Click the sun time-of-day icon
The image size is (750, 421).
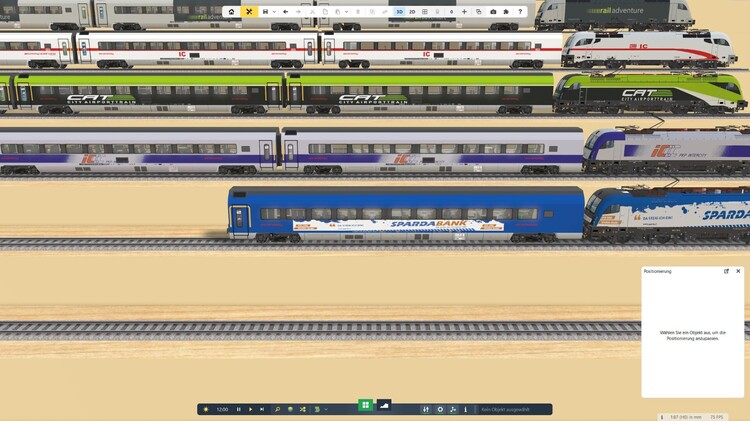click(206, 409)
